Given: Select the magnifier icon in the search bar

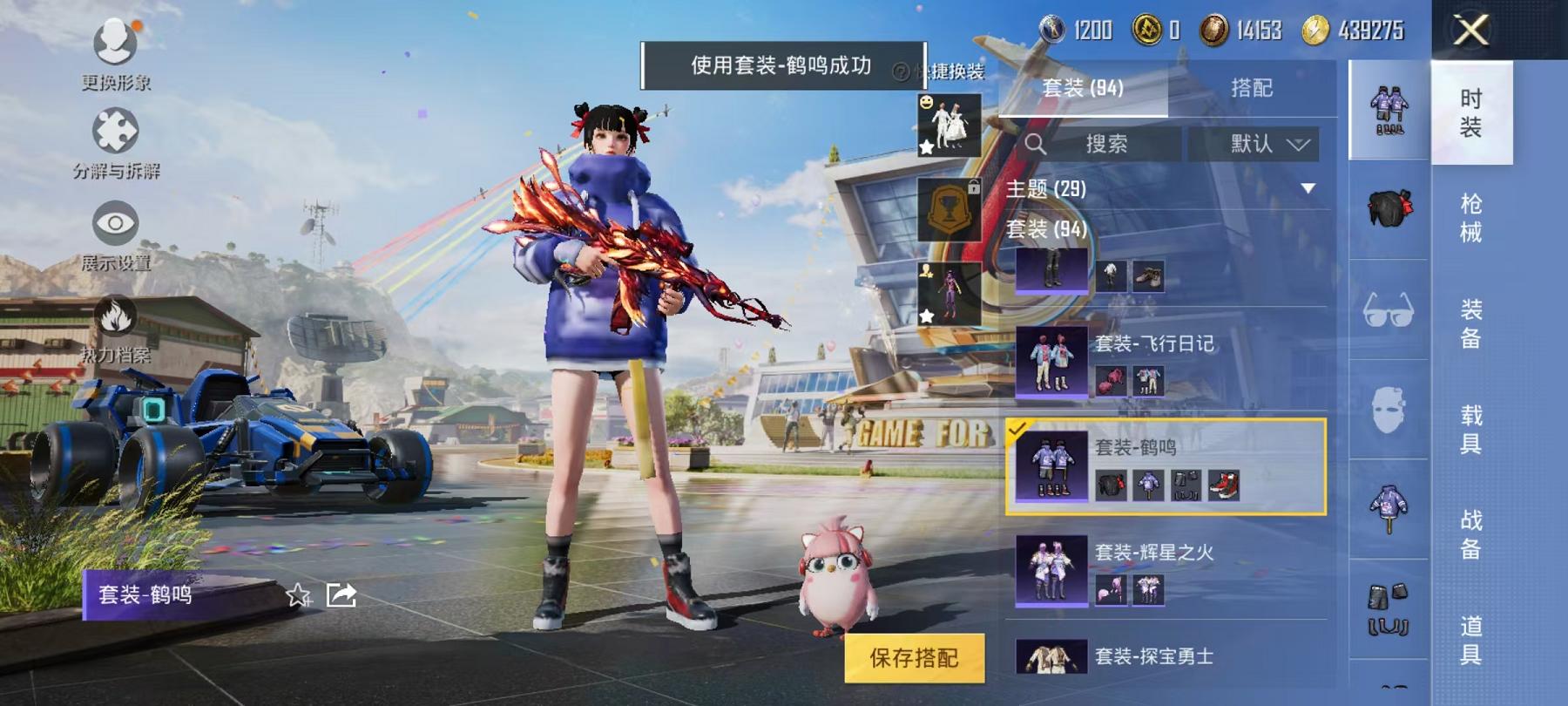Looking at the screenshot, I should point(1036,145).
